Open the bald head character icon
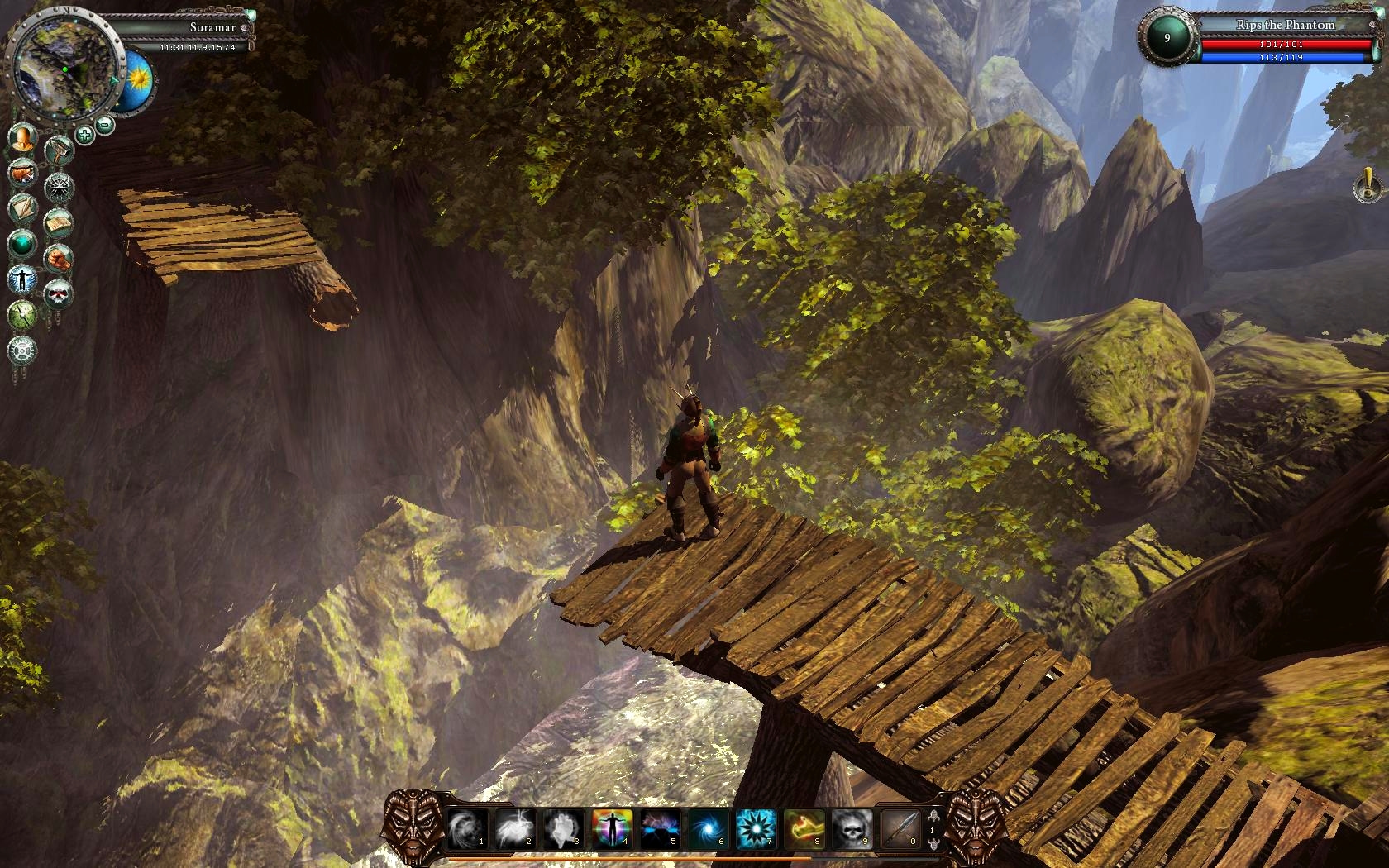The width and height of the screenshot is (1389, 868). 23,138
